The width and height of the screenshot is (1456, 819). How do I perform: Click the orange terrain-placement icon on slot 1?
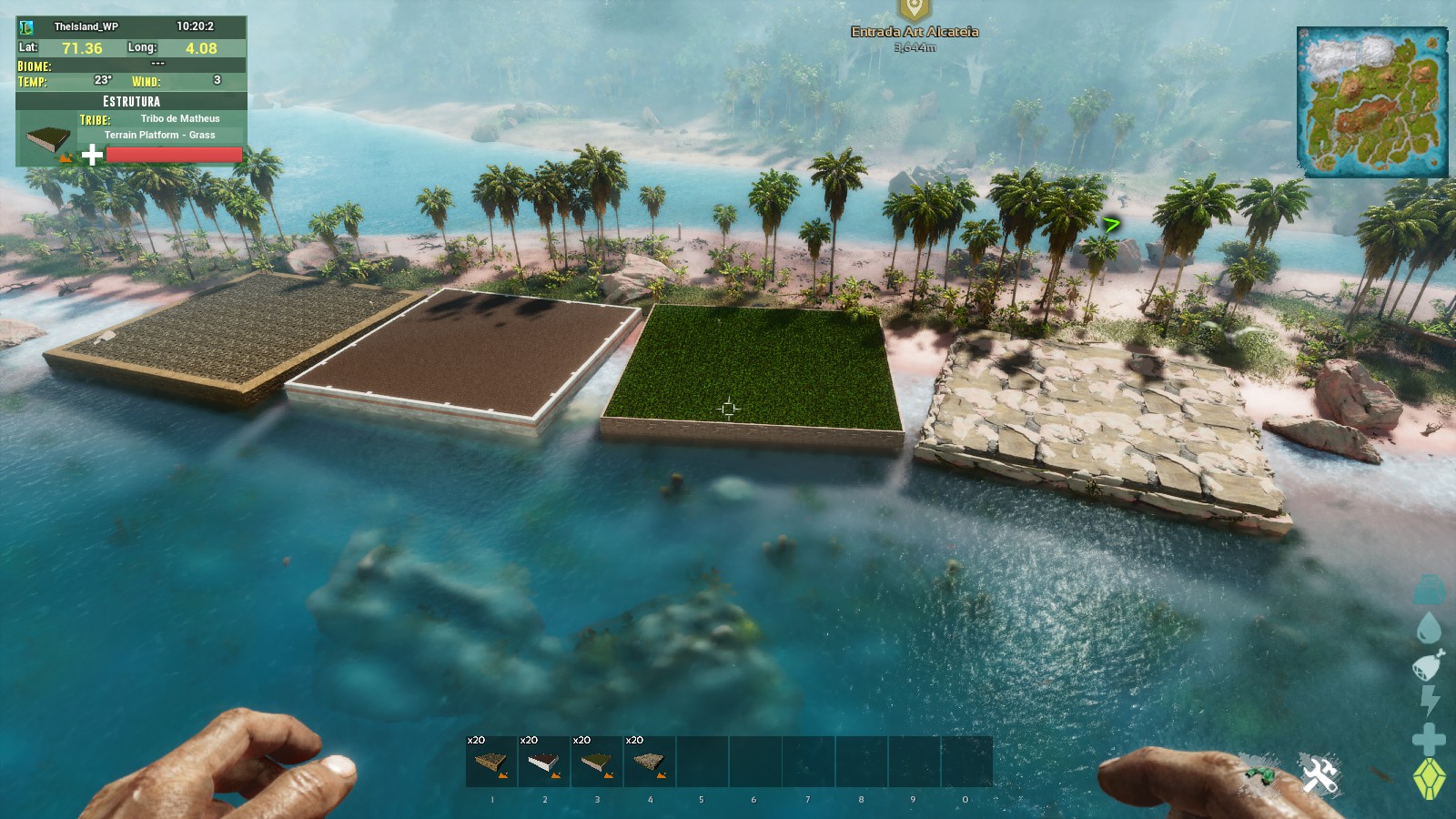click(502, 775)
